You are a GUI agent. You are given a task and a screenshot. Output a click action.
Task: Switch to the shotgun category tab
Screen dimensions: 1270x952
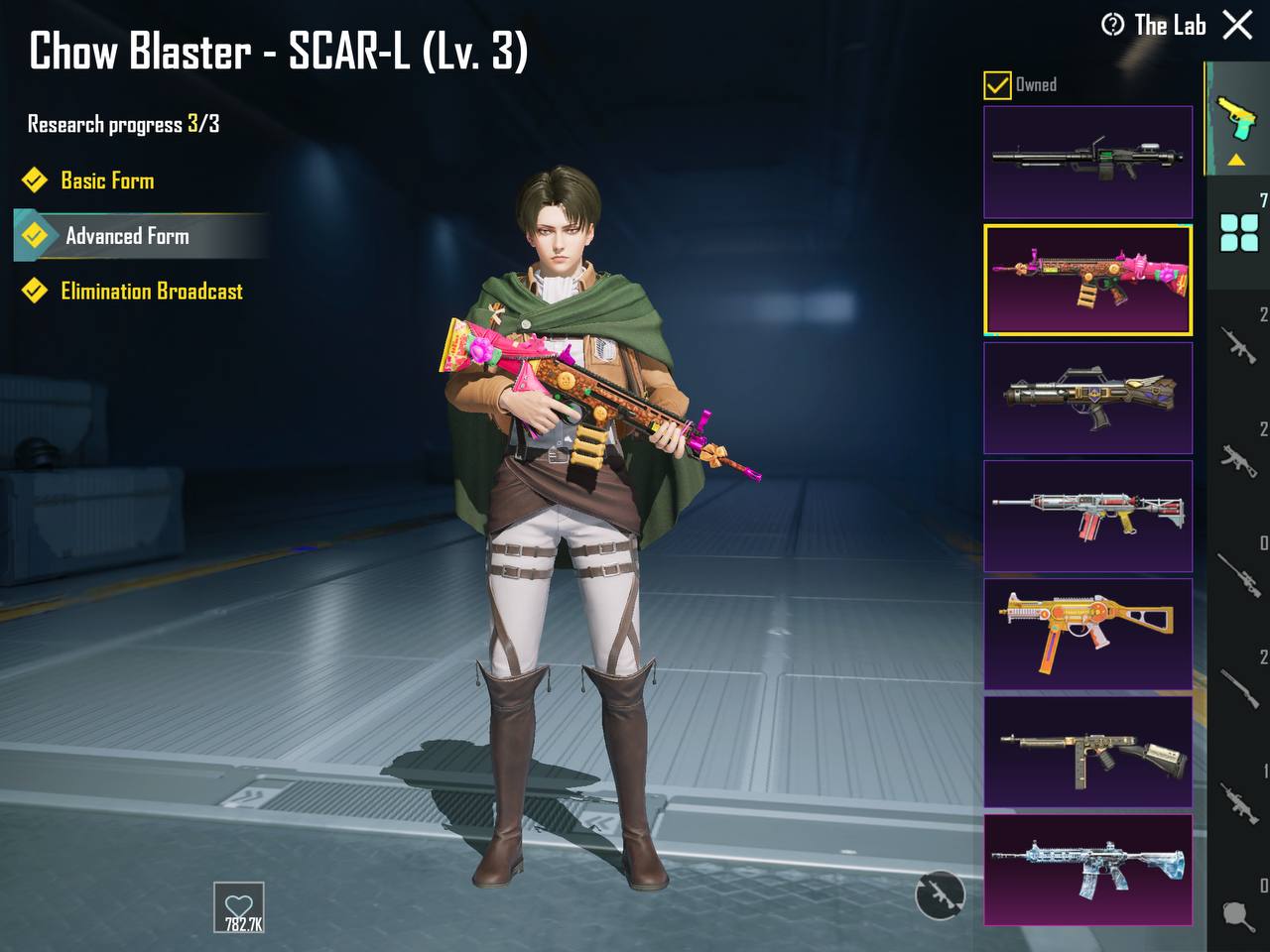coord(1239,686)
